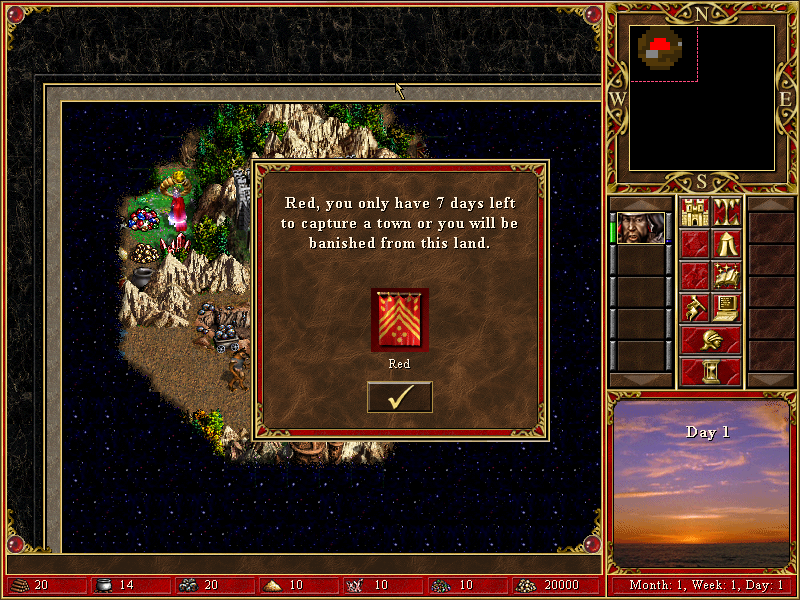Select next hero with the helmet button
Viewport: 800px width, 600px height.
click(x=710, y=339)
